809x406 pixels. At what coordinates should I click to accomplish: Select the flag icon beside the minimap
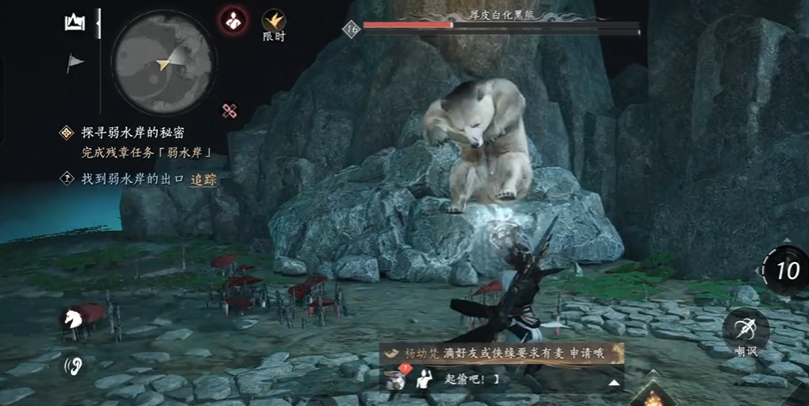tap(75, 64)
